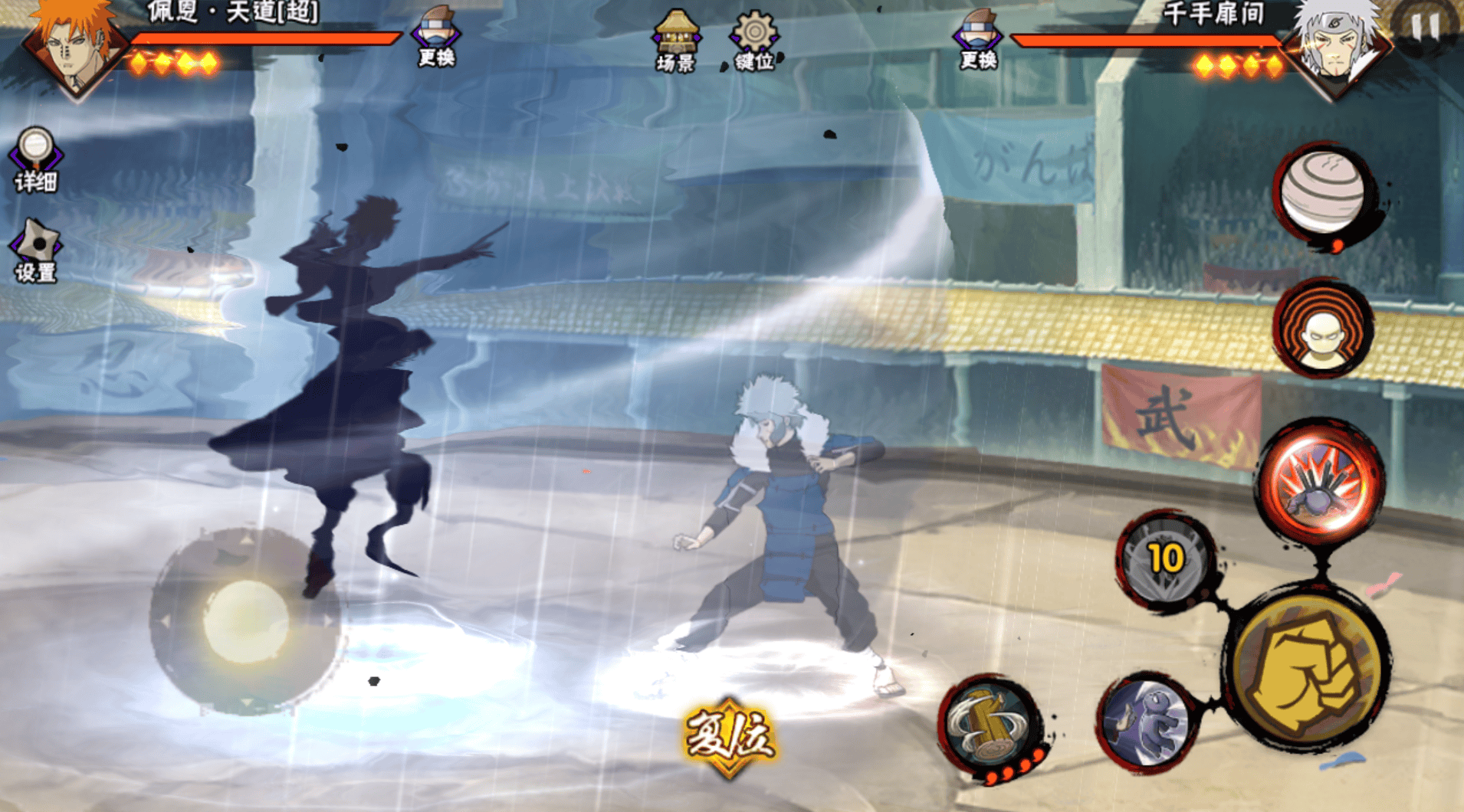Open the 场景 scene selector
This screenshot has width=1464, height=812.
(x=675, y=41)
